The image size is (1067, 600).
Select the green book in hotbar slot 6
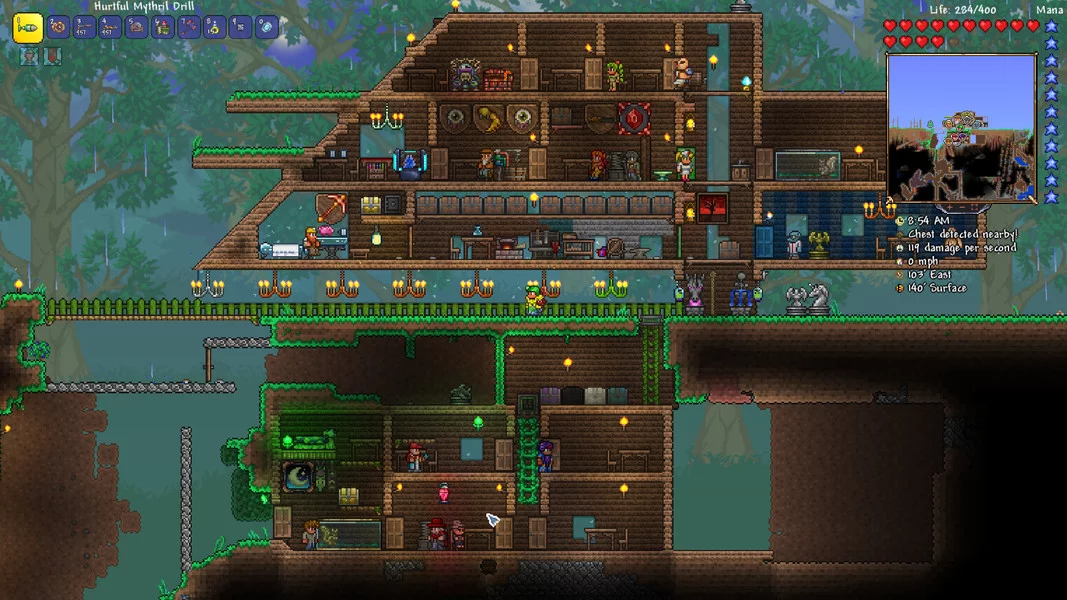pos(162,27)
